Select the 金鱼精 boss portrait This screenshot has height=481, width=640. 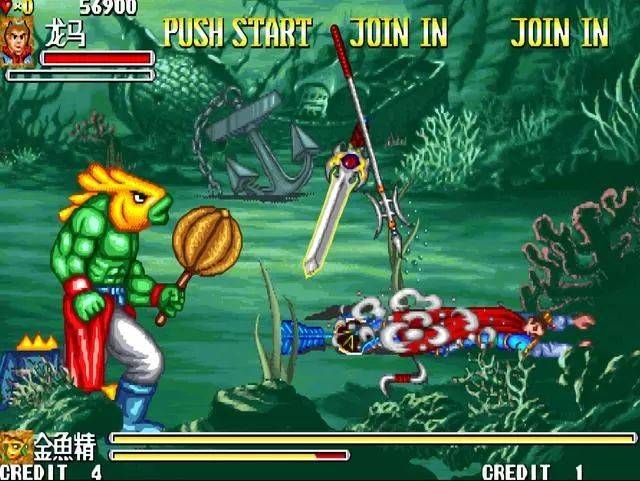point(16,445)
